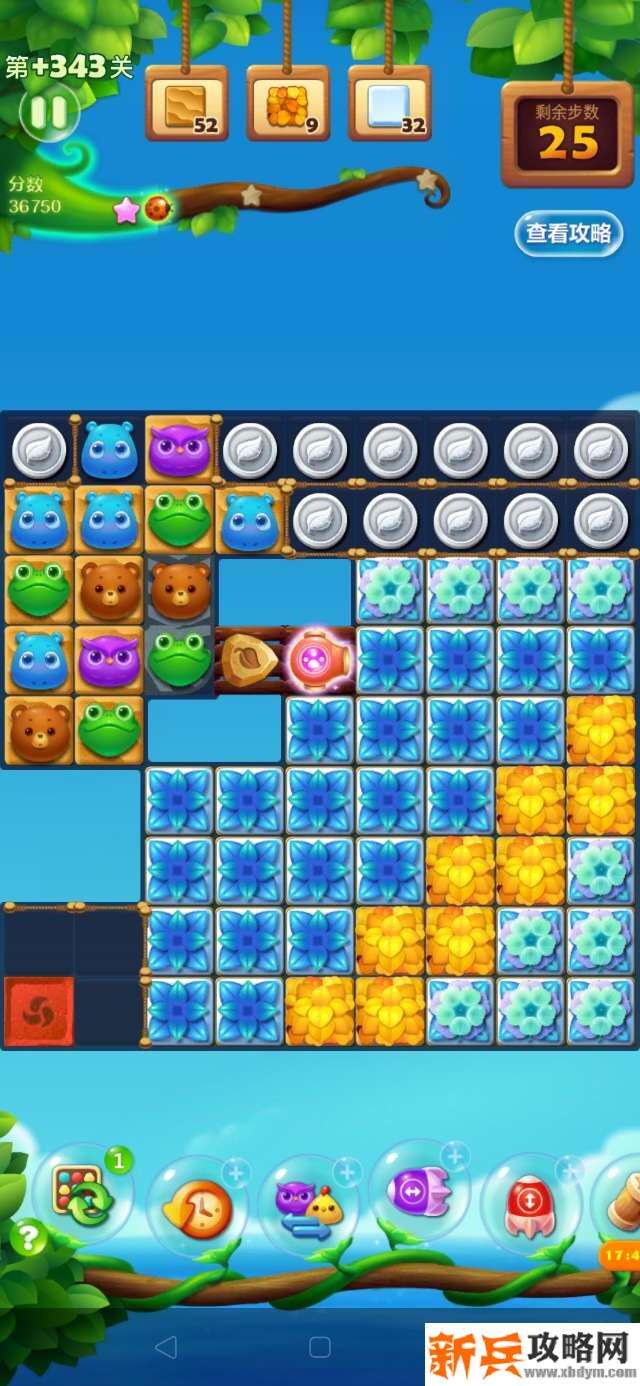The image size is (640, 1386).
Task: Select the walnut tile on the board
Action: [x=248, y=660]
